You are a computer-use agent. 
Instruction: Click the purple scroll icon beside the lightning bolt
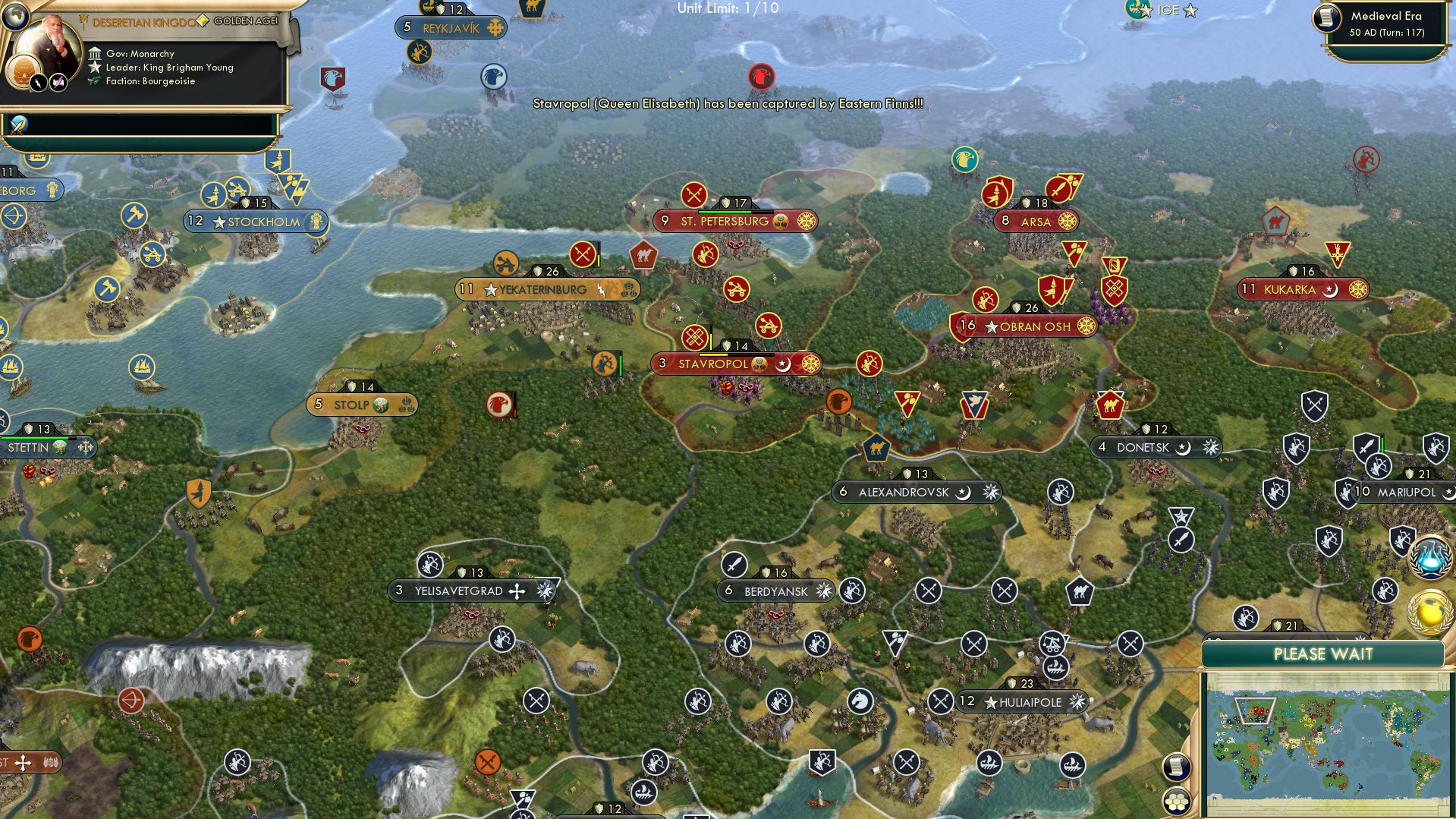point(58,82)
